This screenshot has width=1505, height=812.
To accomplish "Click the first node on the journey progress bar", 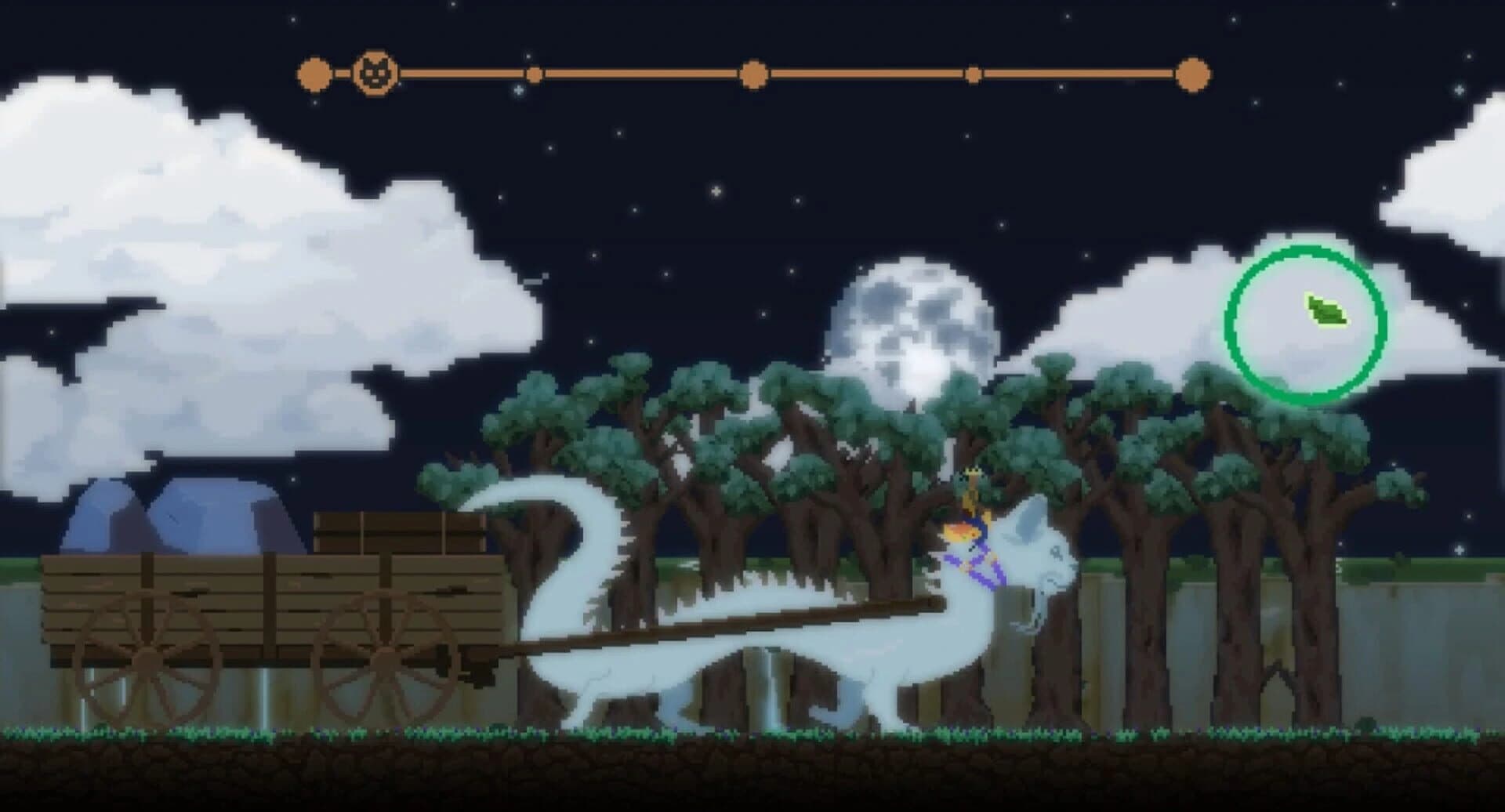I will coord(313,74).
